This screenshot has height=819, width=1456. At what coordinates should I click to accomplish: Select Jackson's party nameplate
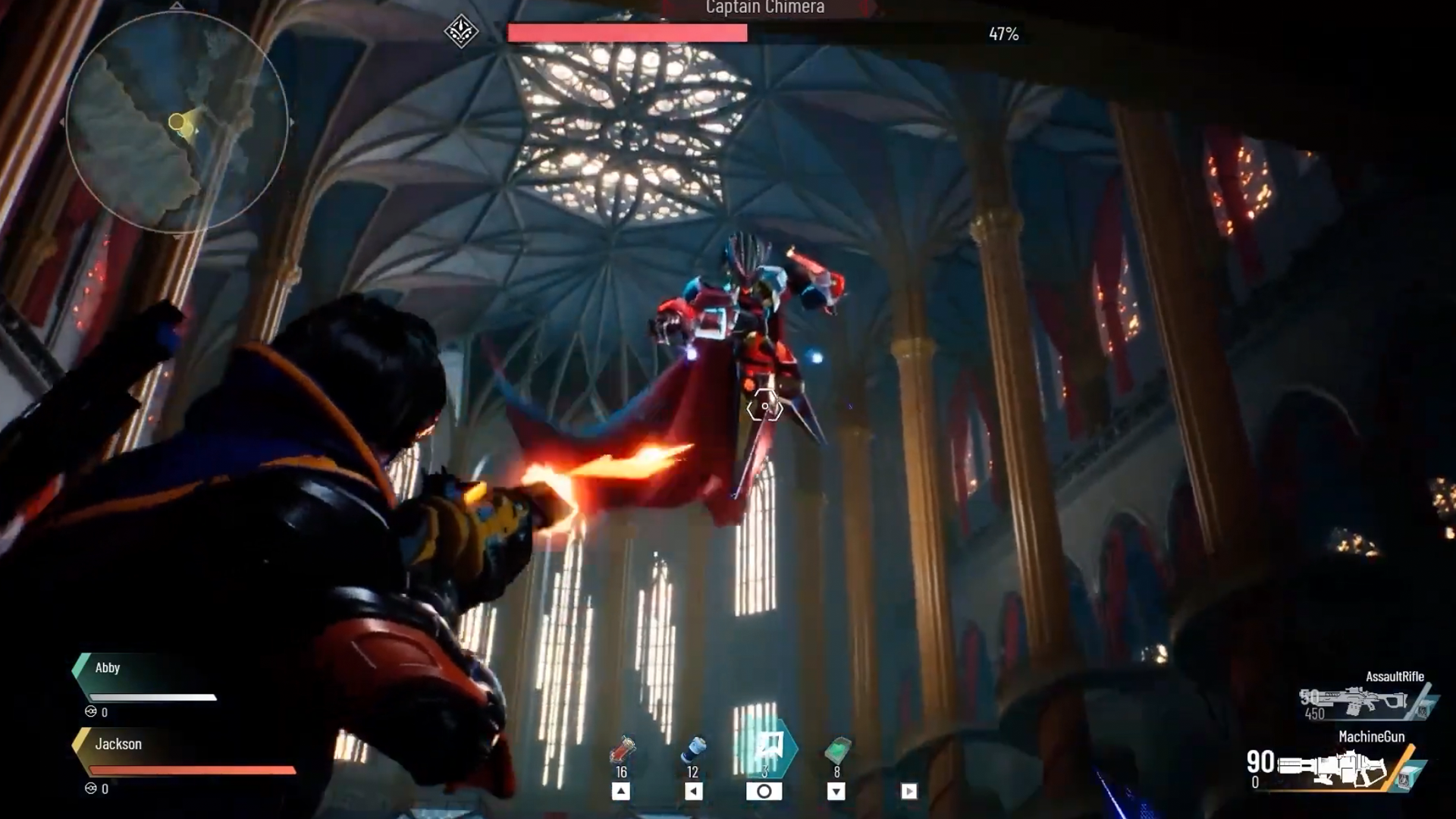120,745
